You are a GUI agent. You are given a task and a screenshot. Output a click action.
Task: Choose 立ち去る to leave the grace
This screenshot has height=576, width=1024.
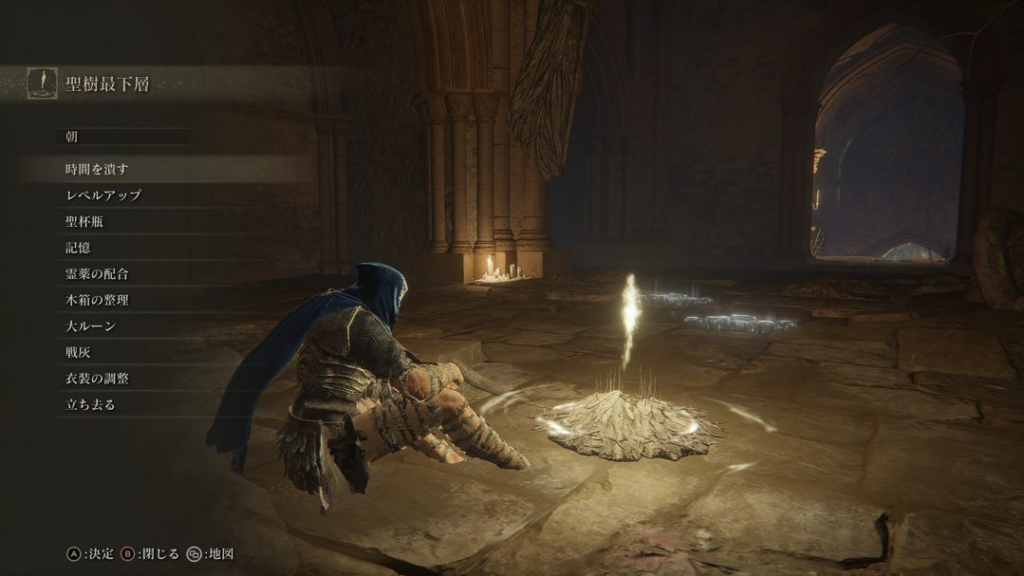[91, 405]
